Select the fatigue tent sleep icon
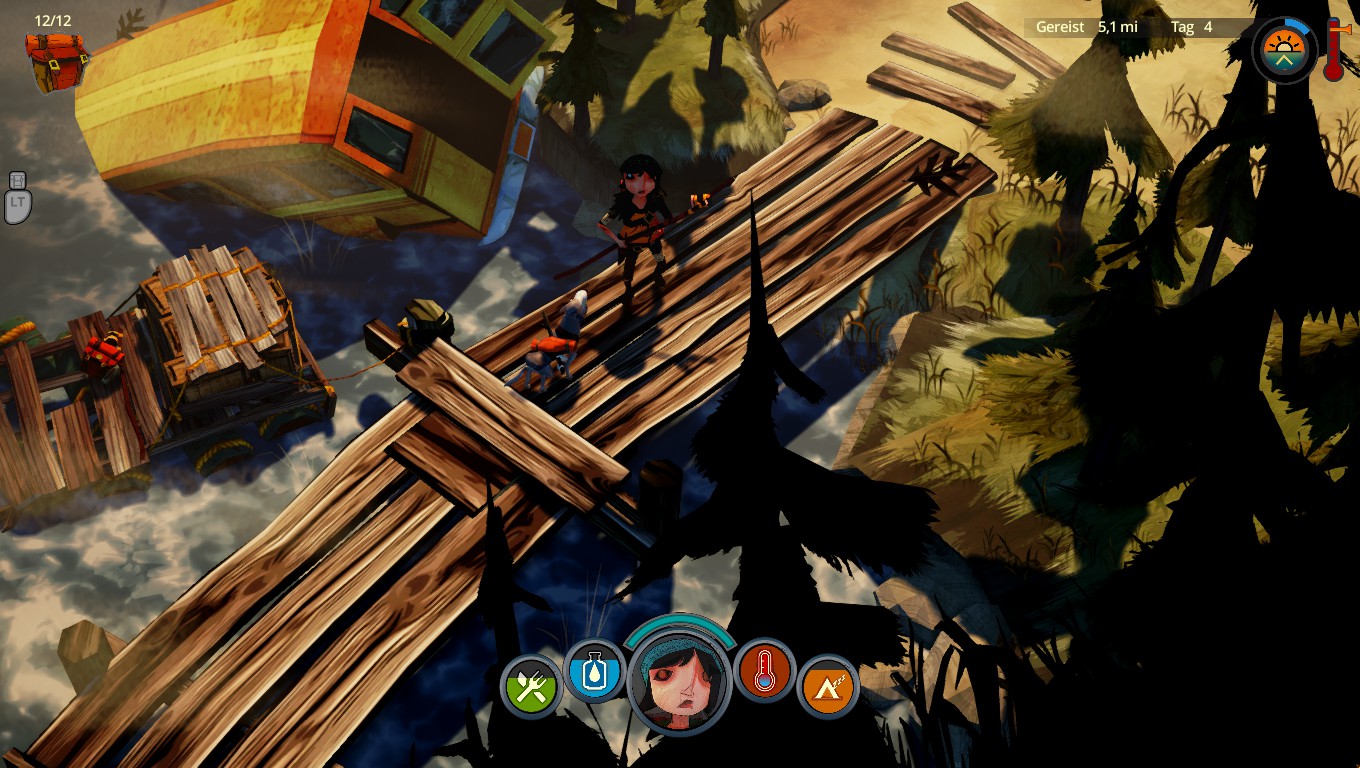Image resolution: width=1360 pixels, height=768 pixels. click(828, 686)
